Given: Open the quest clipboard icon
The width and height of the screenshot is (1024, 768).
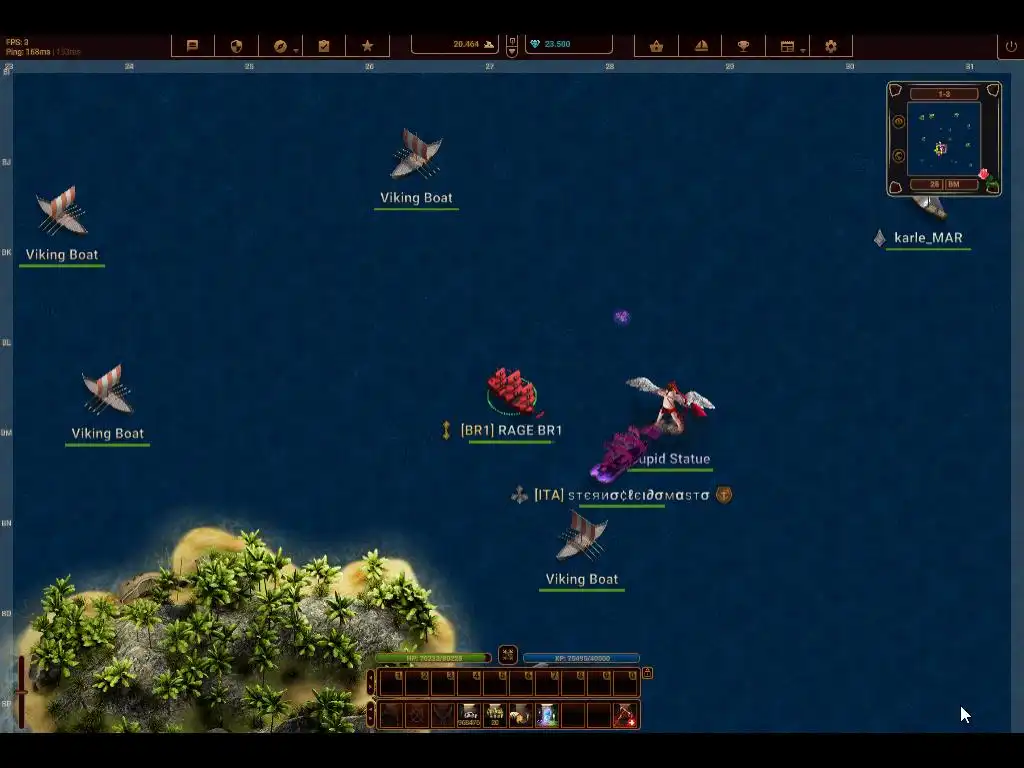Looking at the screenshot, I should 324,46.
